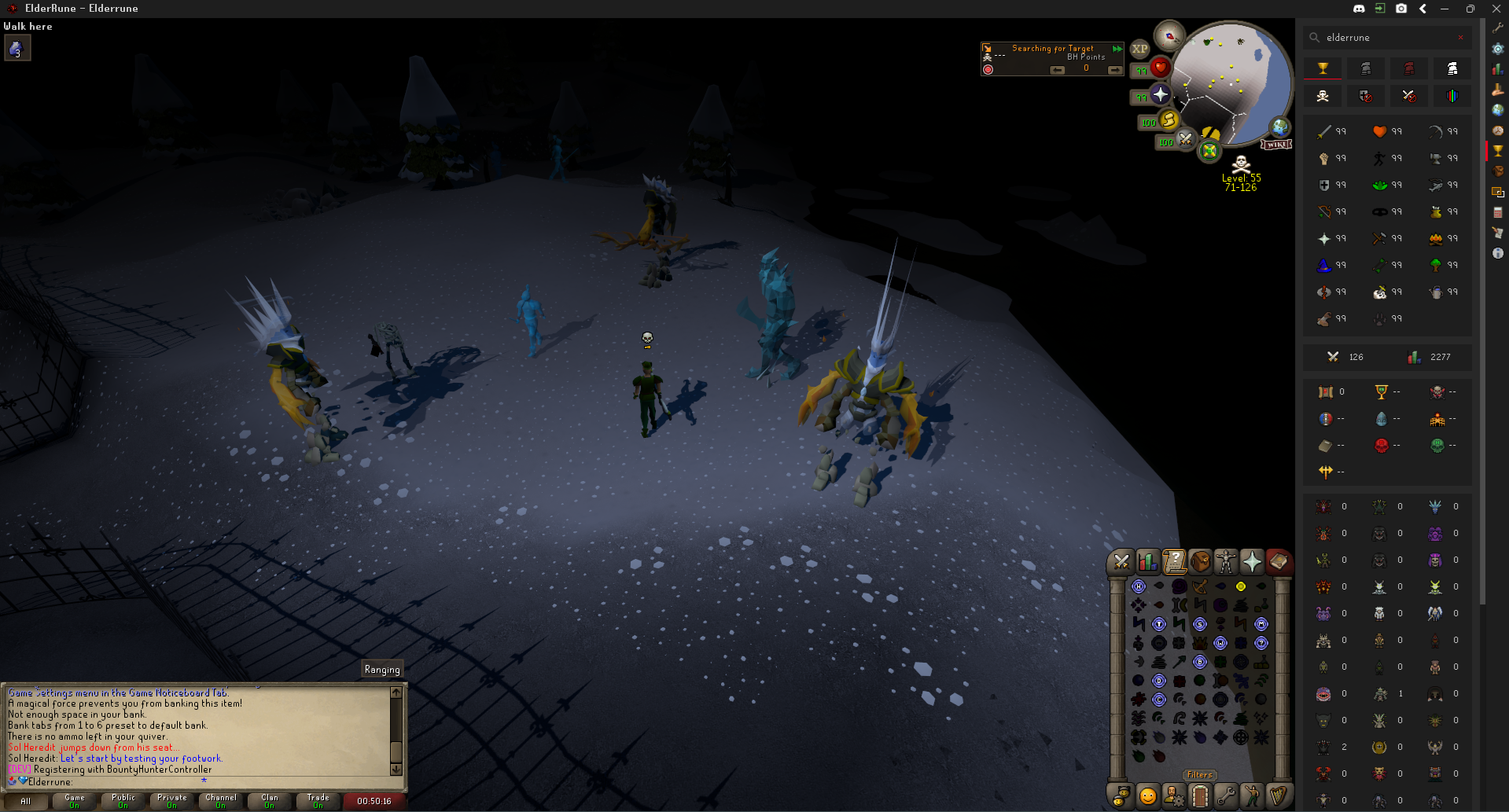The height and width of the screenshot is (812, 1509).
Task: Open the Prayer tab star icon
Action: [x=1253, y=561]
